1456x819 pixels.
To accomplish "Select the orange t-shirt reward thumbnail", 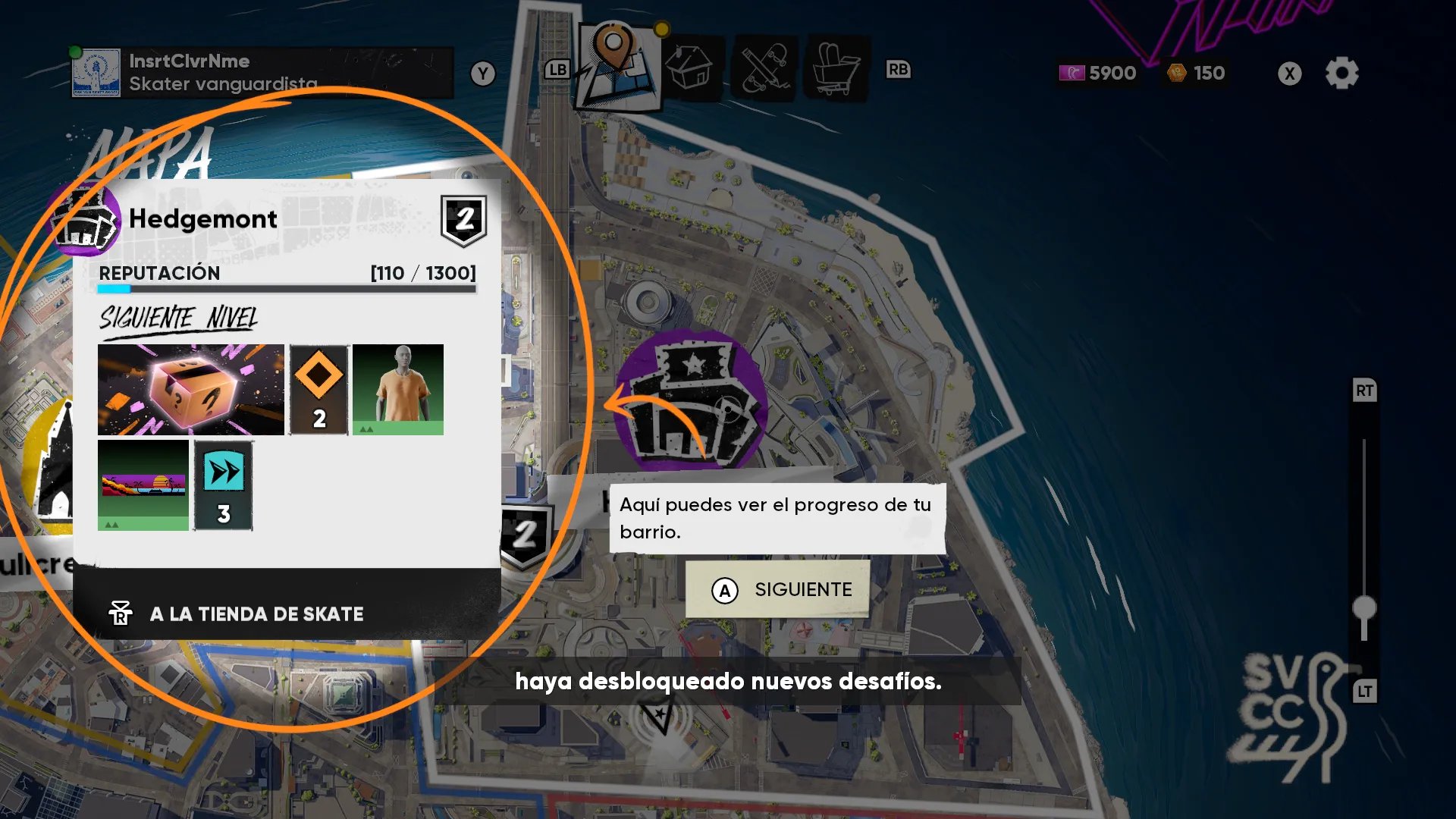I will click(x=398, y=390).
